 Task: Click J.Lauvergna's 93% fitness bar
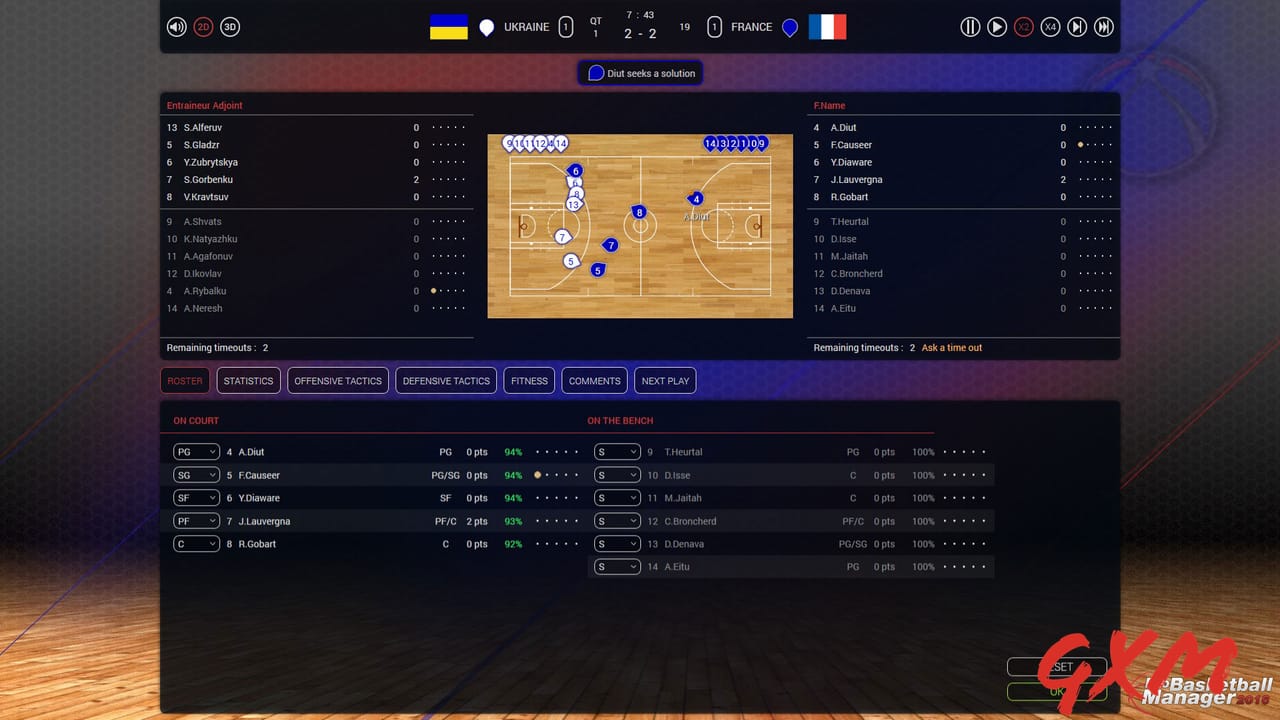[x=513, y=520]
